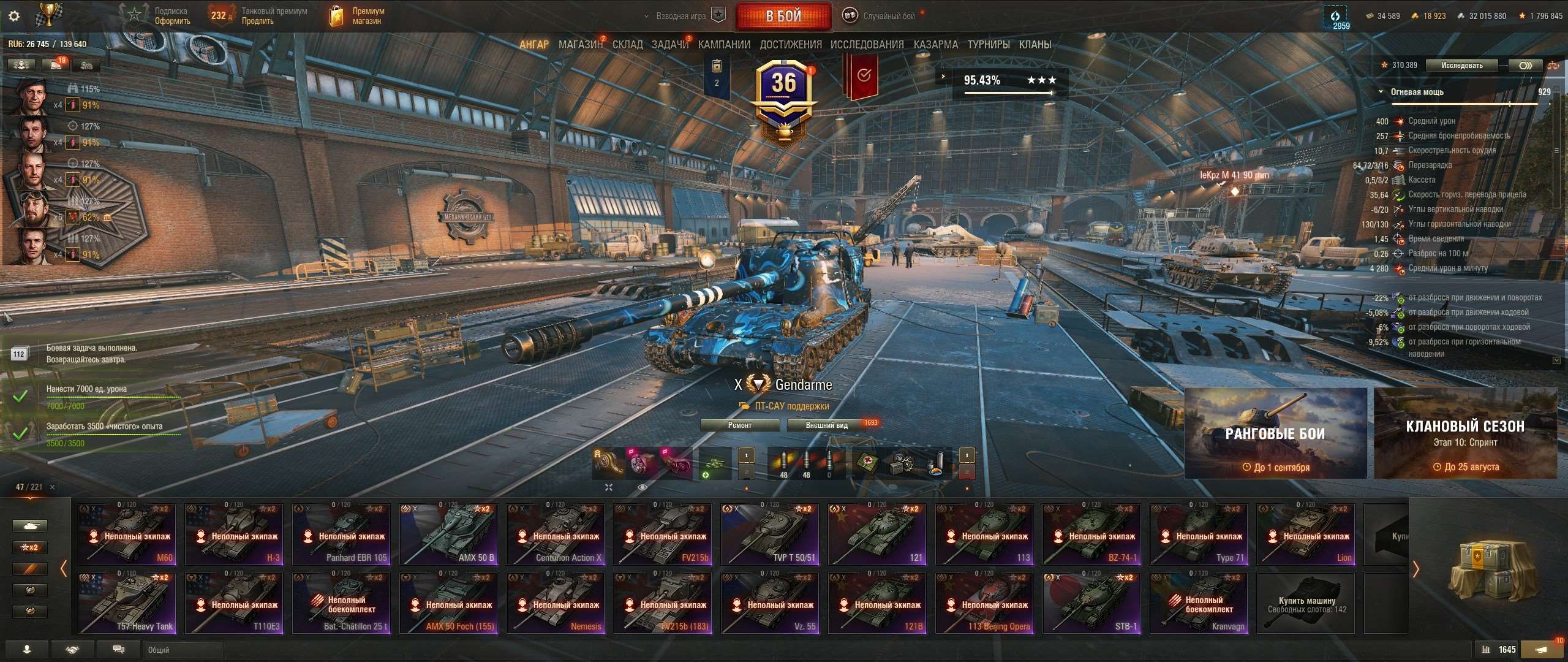Open game settings gear icon
Viewport: 1568px width, 662px height.
(x=14, y=16)
